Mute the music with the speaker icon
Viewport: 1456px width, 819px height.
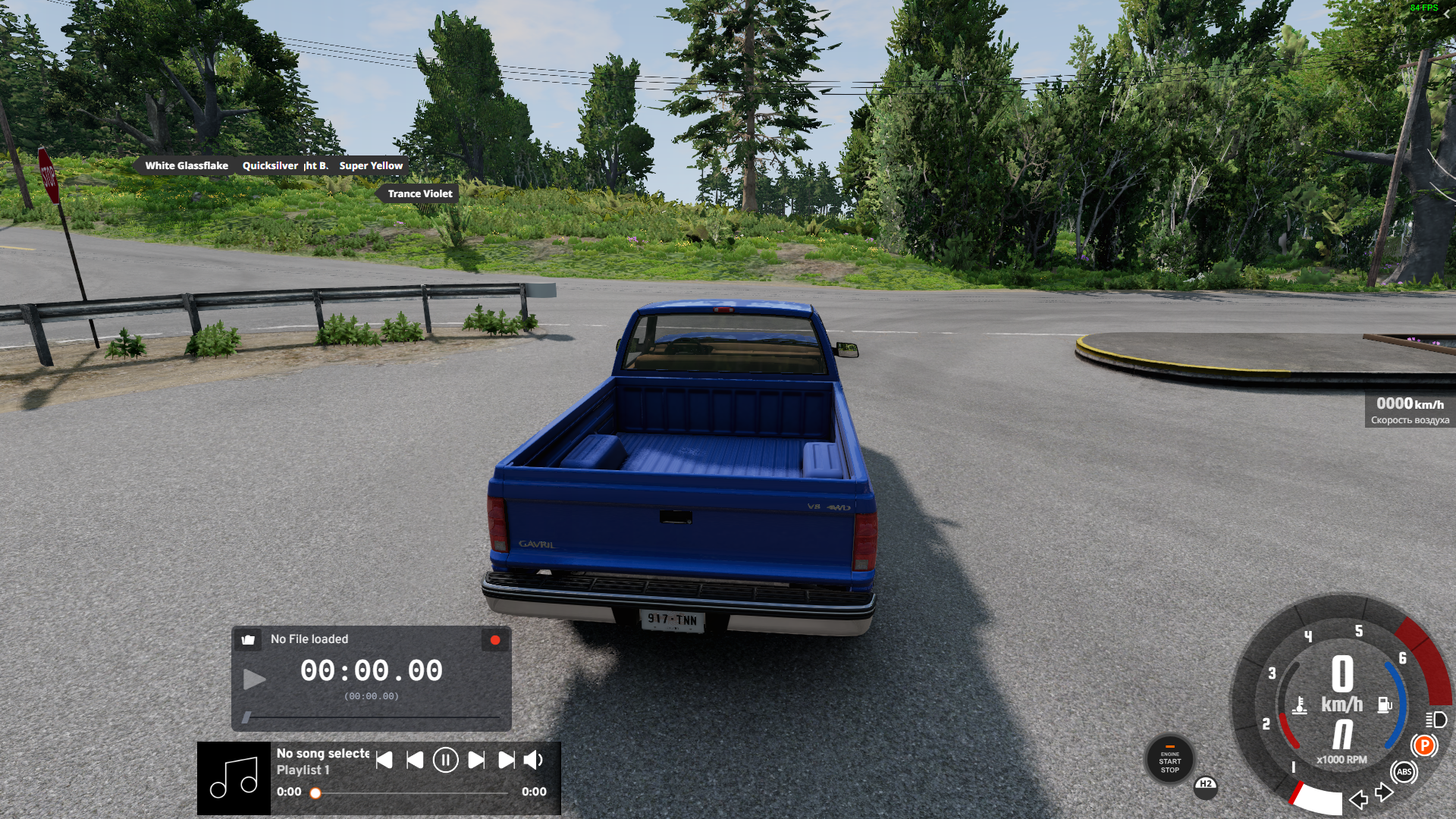(534, 760)
